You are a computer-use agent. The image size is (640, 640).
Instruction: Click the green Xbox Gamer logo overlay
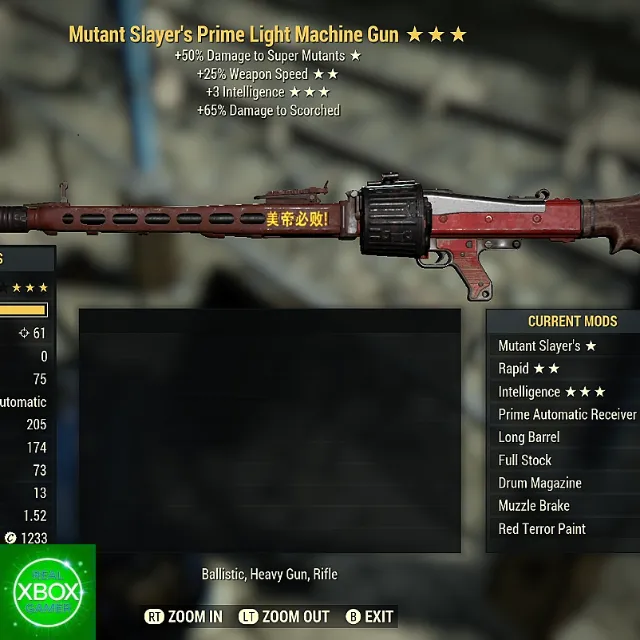click(48, 592)
